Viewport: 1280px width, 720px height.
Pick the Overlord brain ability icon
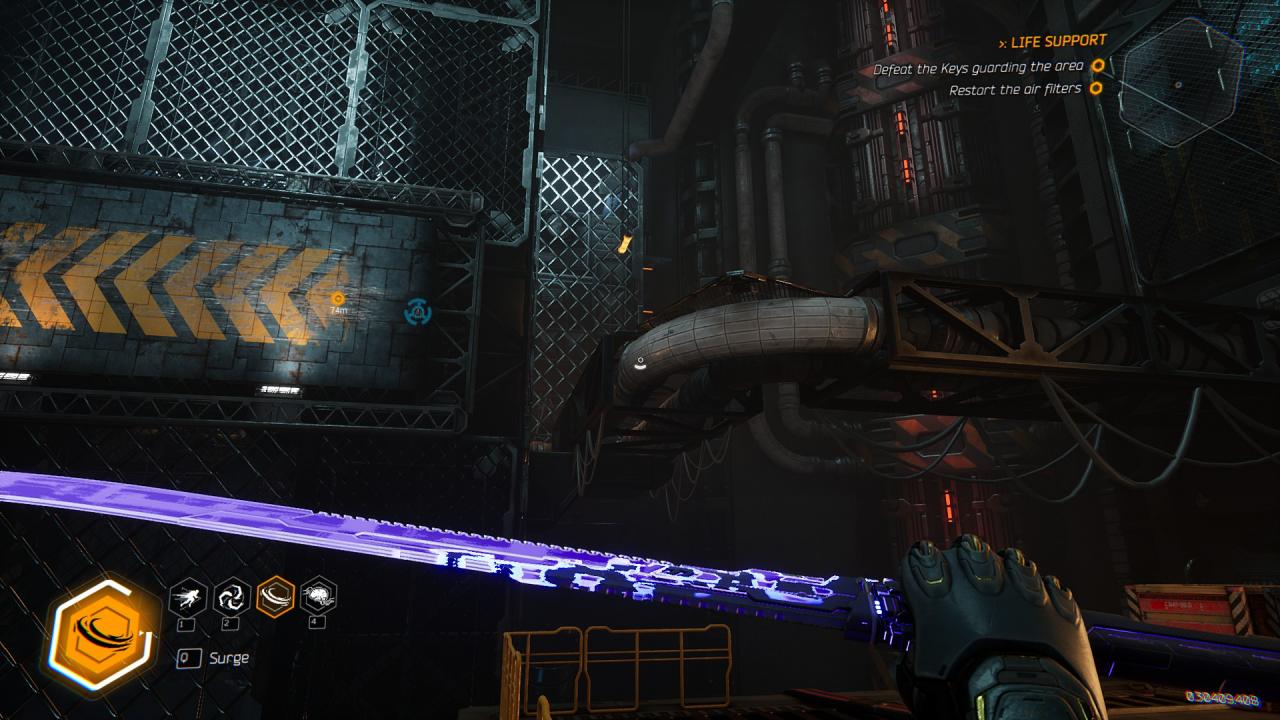click(x=319, y=597)
